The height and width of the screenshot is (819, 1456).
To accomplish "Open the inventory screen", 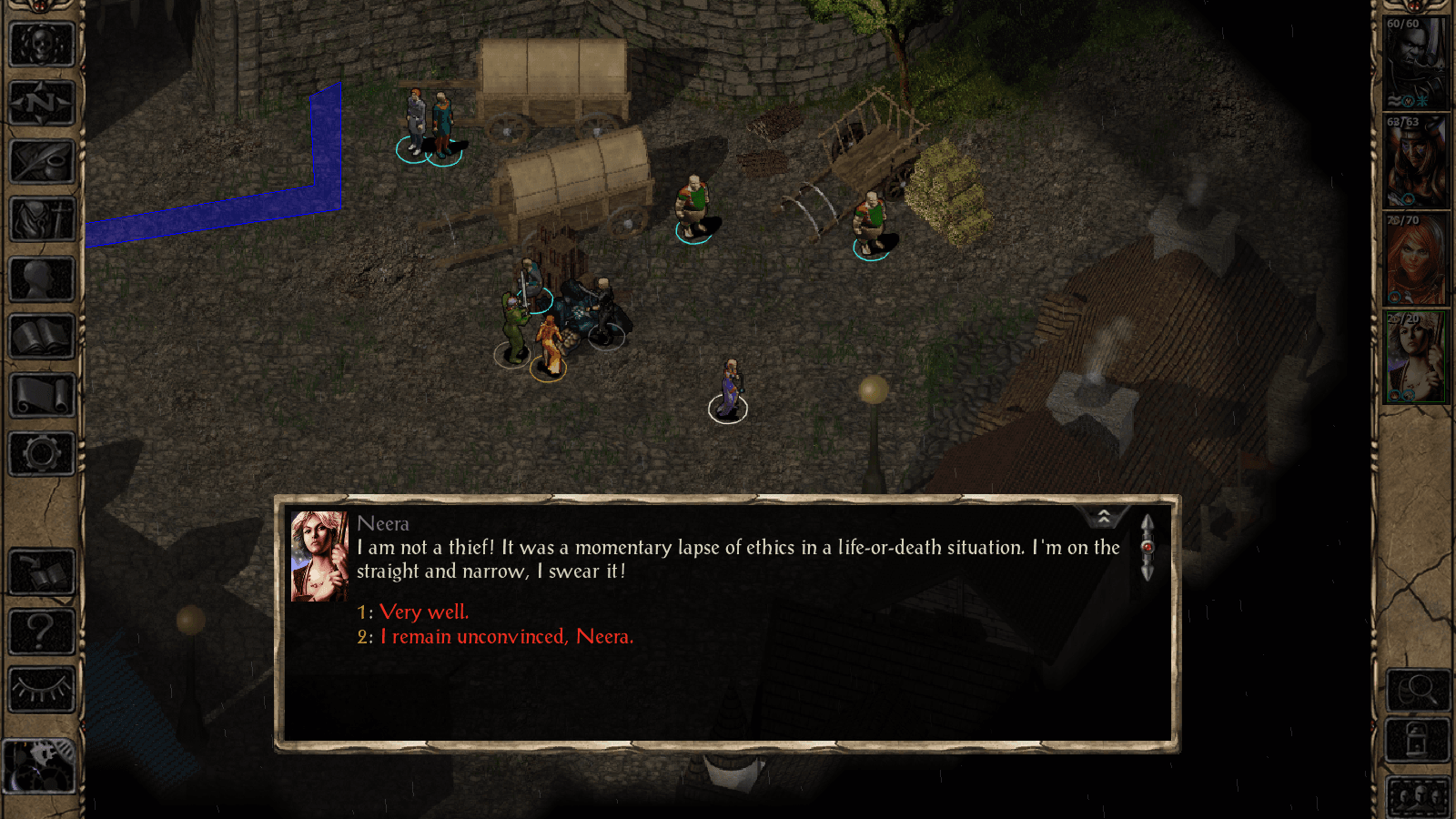I will 41,220.
